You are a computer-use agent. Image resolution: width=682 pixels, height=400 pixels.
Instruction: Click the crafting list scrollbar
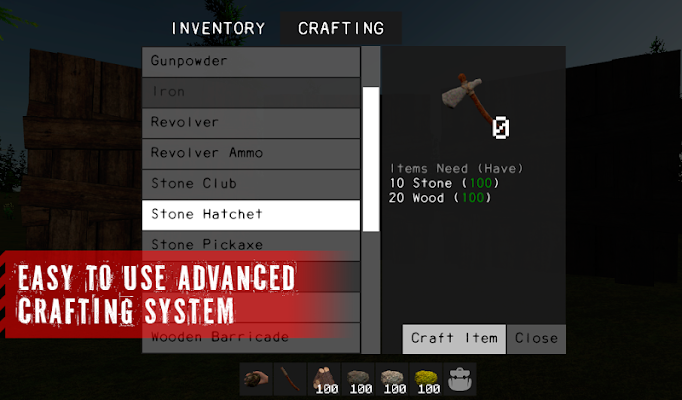pyautogui.click(x=371, y=160)
